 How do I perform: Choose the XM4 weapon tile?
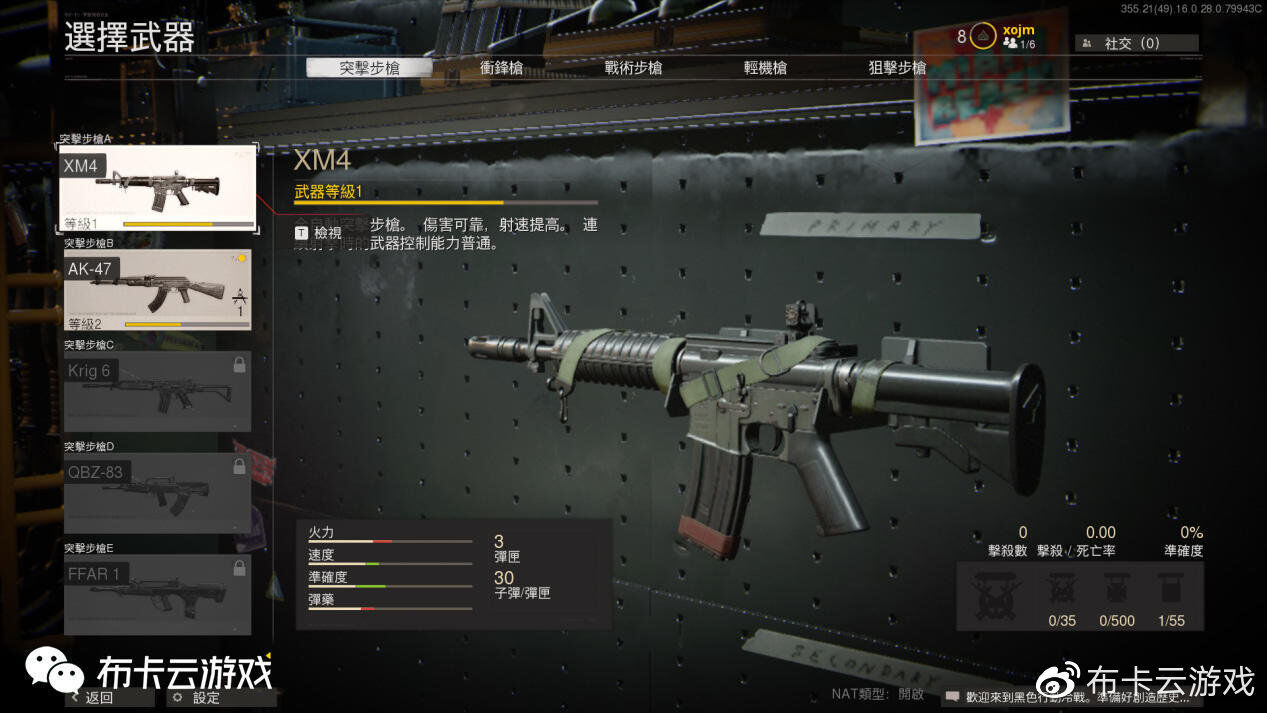point(158,189)
